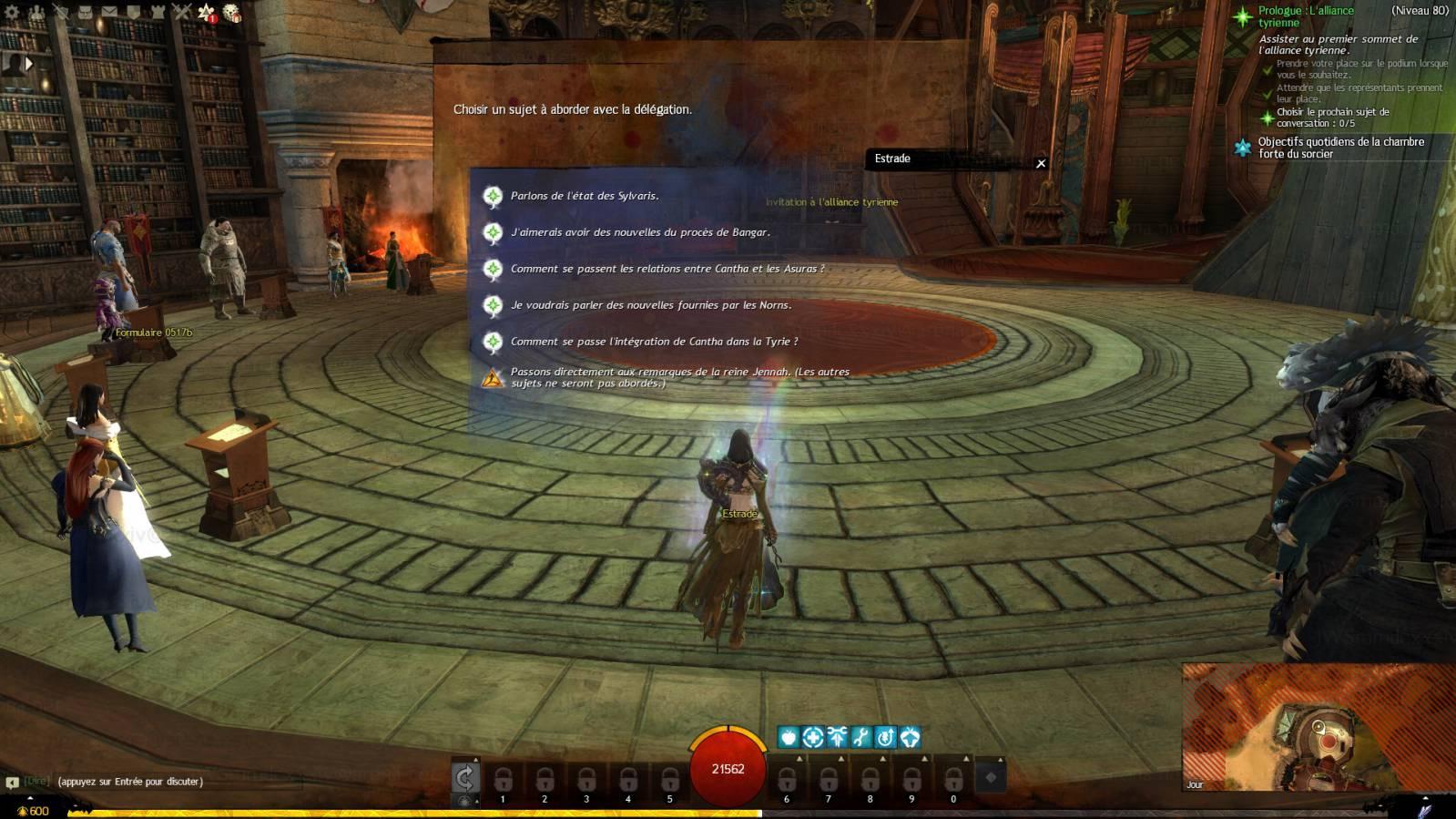This screenshot has width=1456, height=819.
Task: Open the mail envelope icon
Action: click(x=109, y=13)
